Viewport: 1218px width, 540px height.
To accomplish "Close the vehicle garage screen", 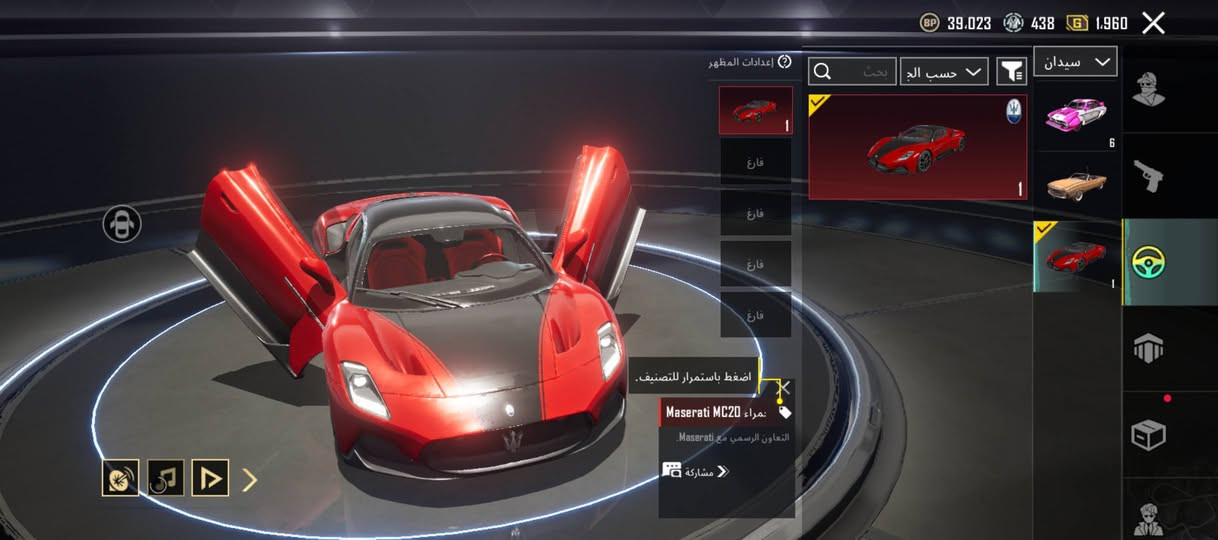I will pyautogui.click(x=1153, y=23).
